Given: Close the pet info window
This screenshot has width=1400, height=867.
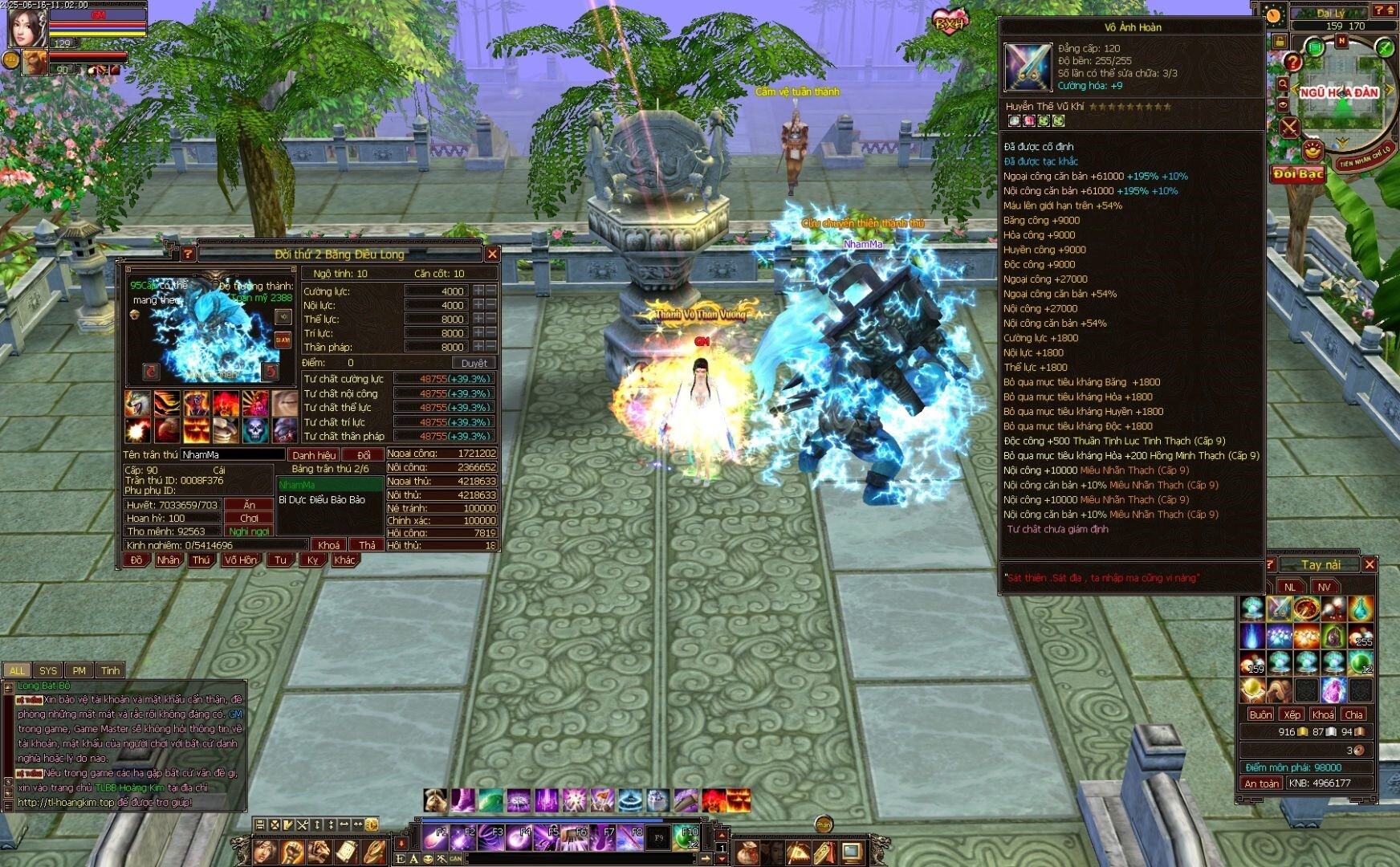Looking at the screenshot, I should (492, 254).
